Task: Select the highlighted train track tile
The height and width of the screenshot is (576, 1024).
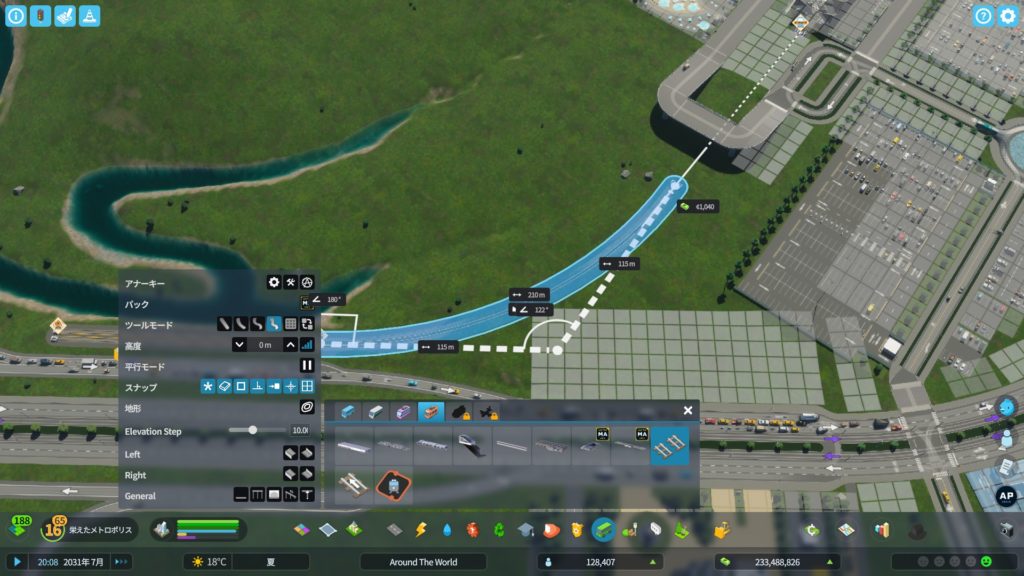Action: click(x=669, y=444)
